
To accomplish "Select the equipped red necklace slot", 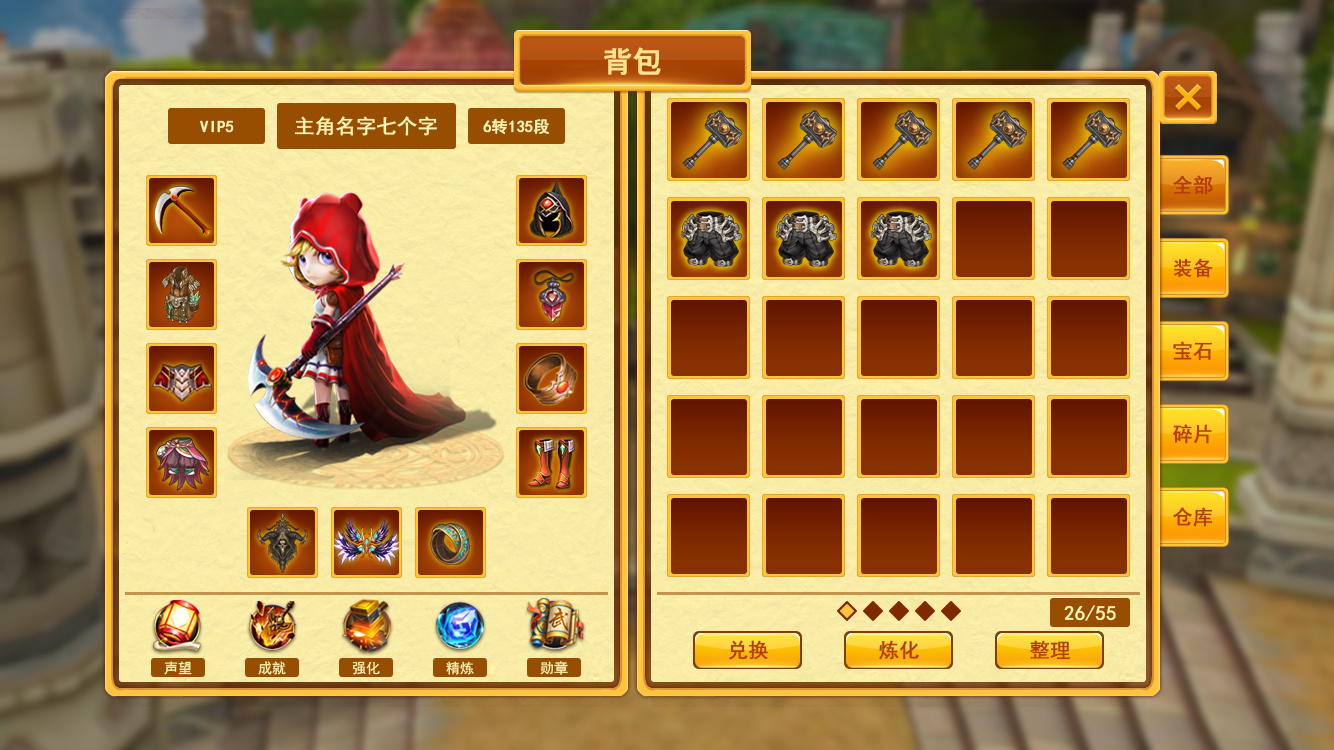I will click(552, 296).
